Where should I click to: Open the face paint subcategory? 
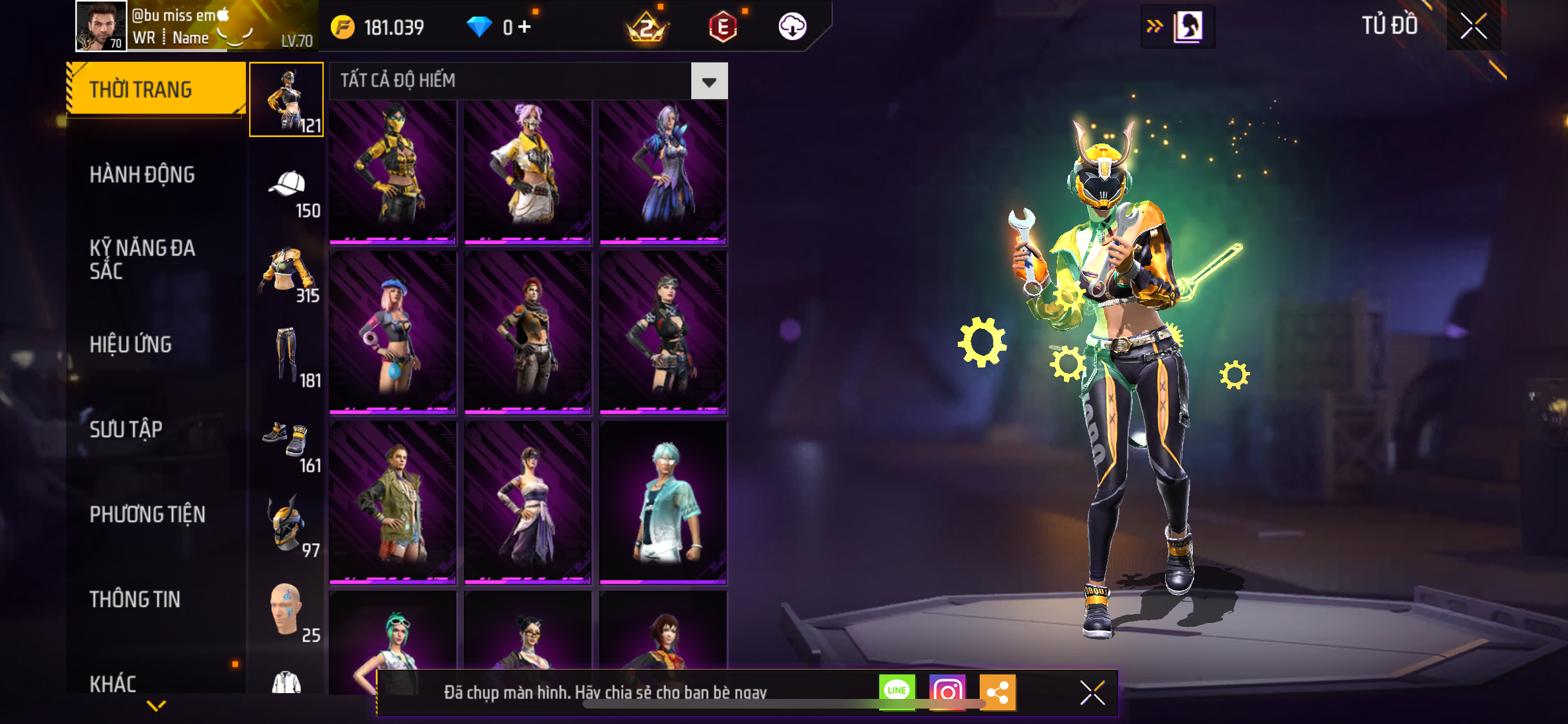point(287,610)
